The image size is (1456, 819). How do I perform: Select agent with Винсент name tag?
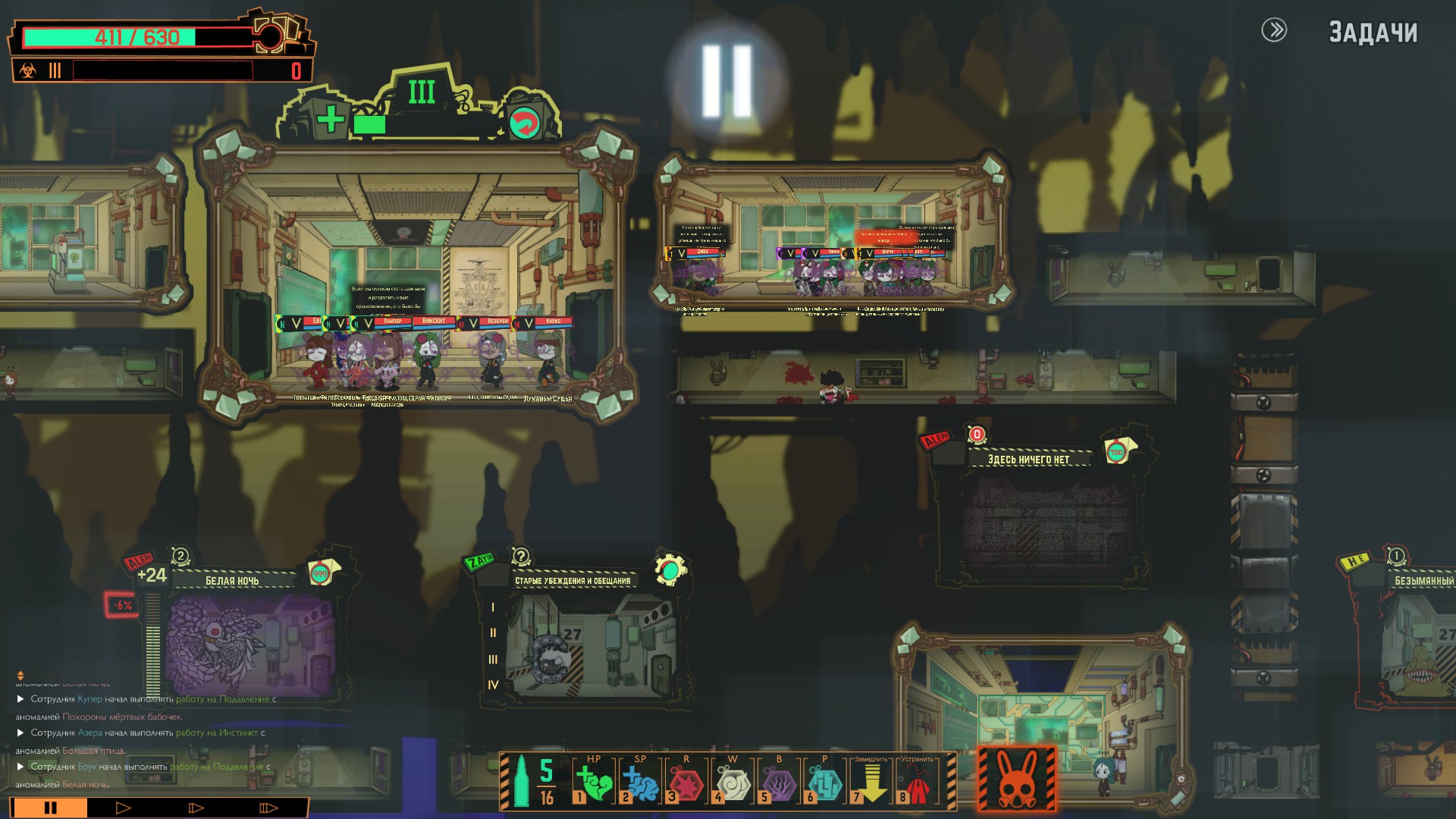coord(430,356)
